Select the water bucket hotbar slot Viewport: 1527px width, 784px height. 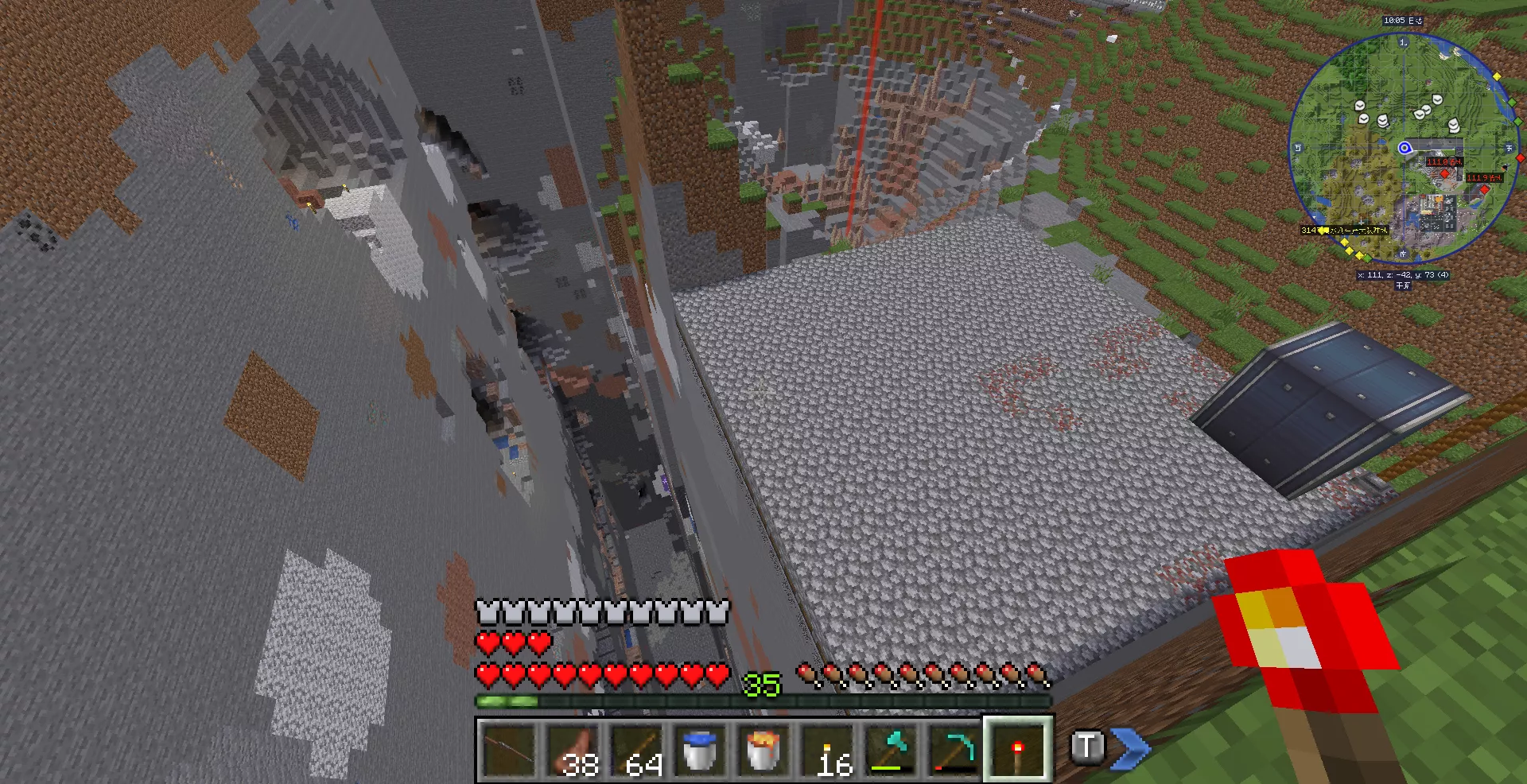pyautogui.click(x=700, y=749)
